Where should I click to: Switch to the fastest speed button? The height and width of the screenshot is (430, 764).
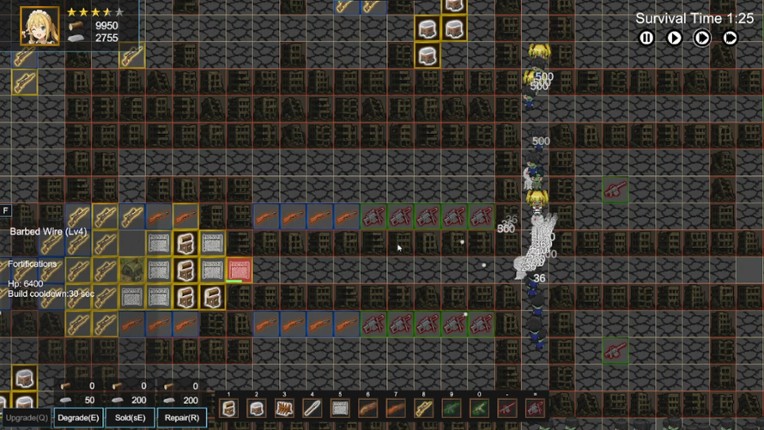(731, 38)
